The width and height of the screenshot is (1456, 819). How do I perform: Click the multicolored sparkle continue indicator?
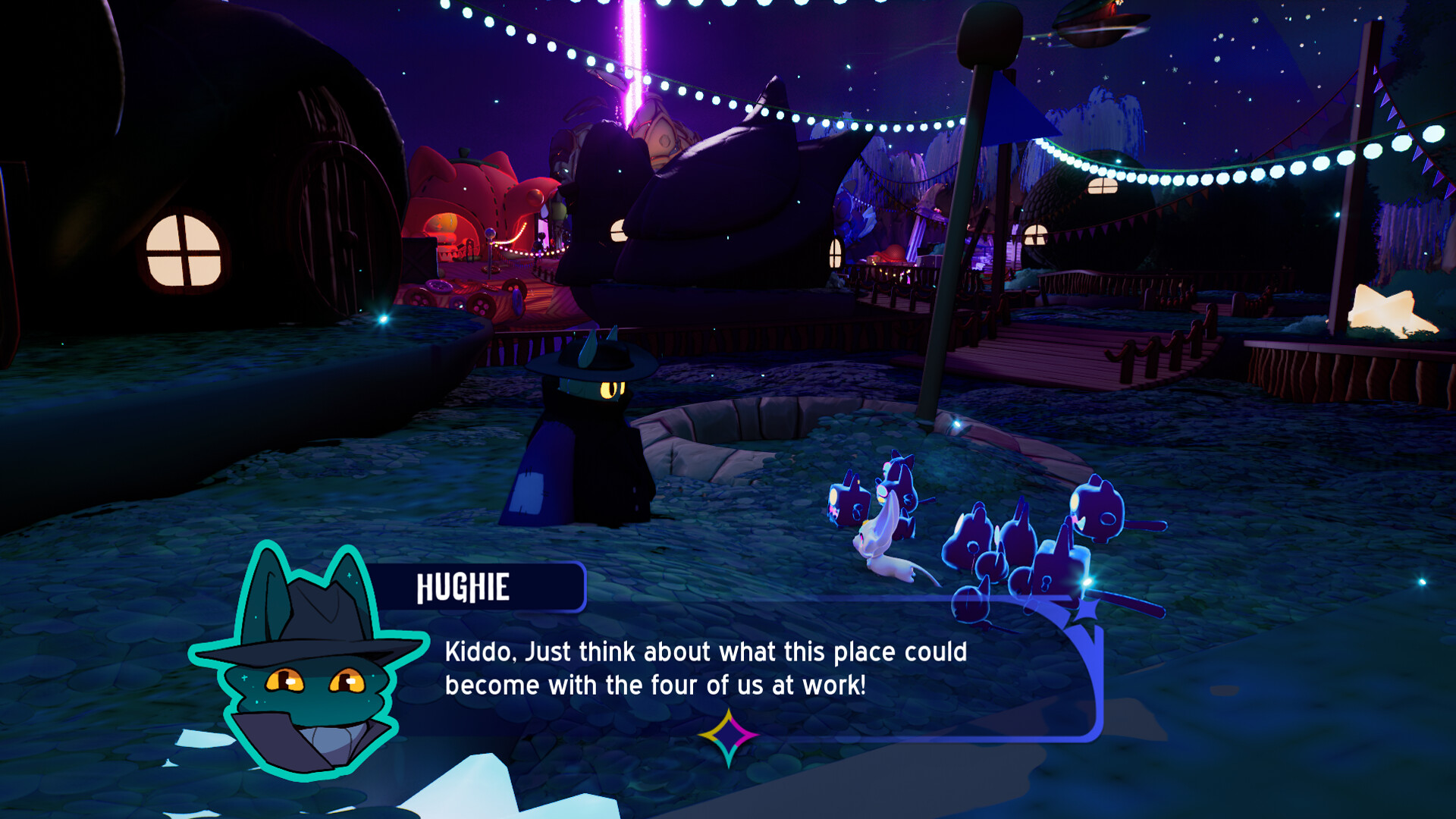coord(729,733)
